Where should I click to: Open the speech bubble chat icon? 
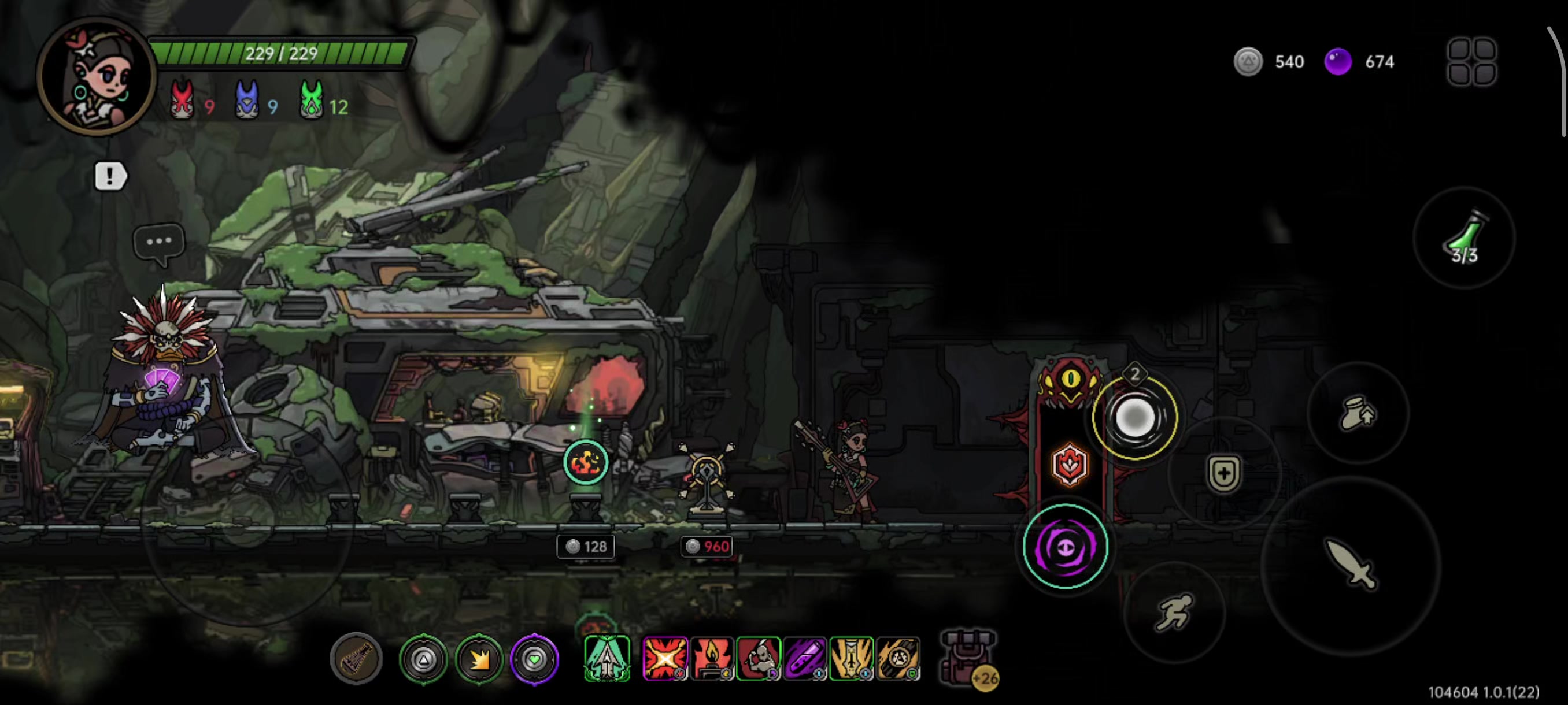[159, 242]
